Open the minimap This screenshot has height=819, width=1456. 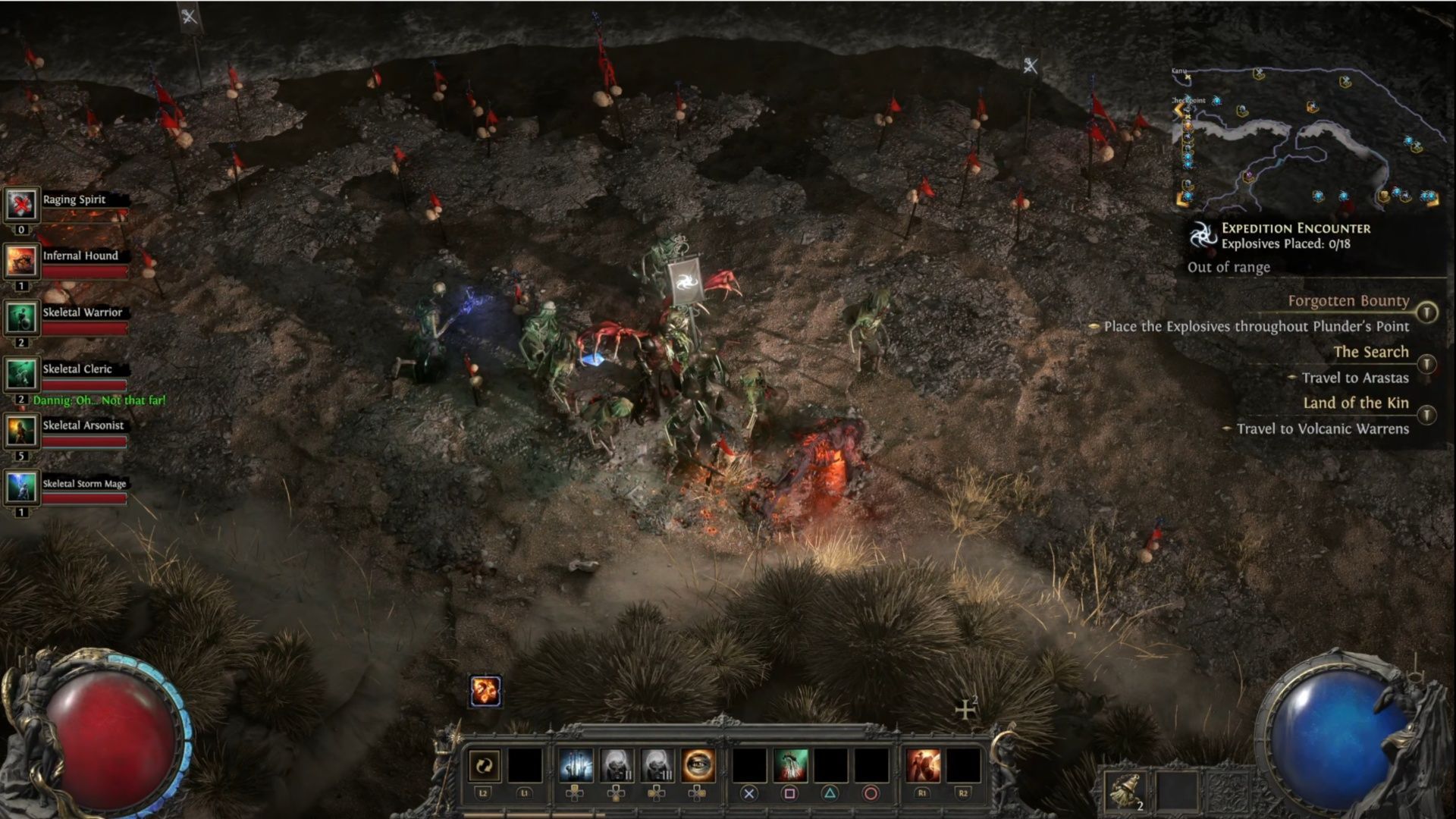click(1306, 138)
